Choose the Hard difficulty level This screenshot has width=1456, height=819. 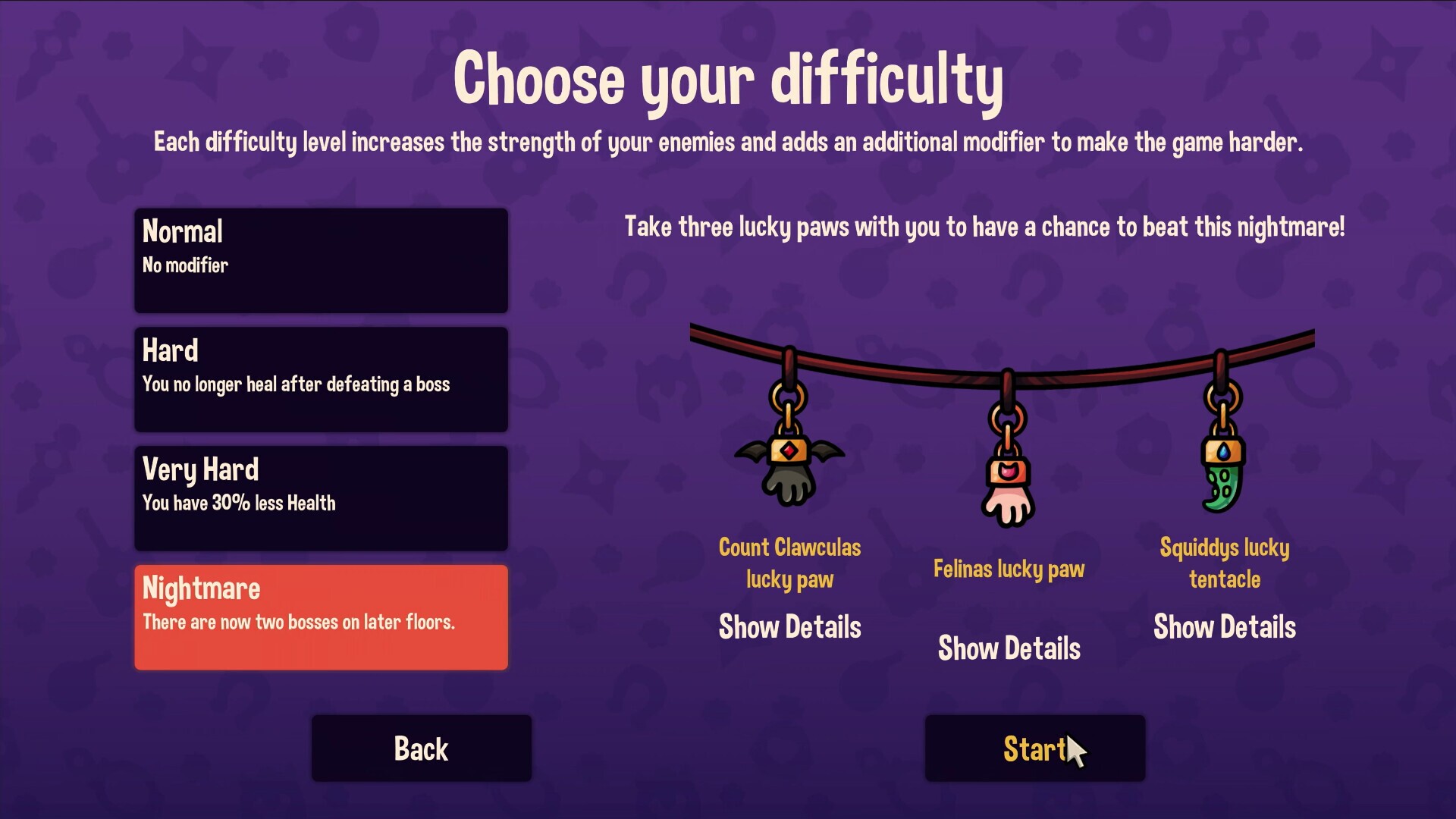[321, 379]
